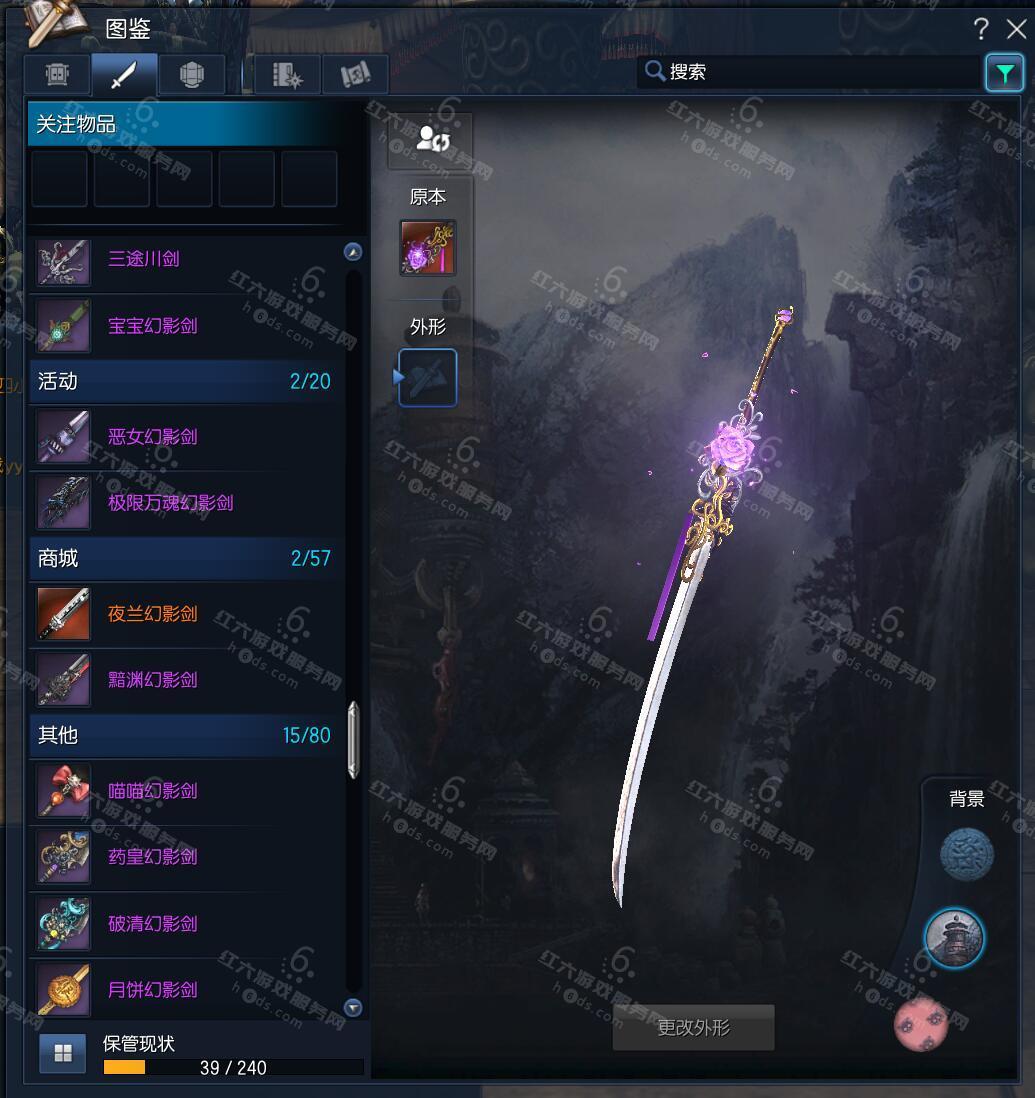This screenshot has width=1035, height=1098.
Task: Select 喵喵幻影剑 in the 其他 section
Action: 152,791
